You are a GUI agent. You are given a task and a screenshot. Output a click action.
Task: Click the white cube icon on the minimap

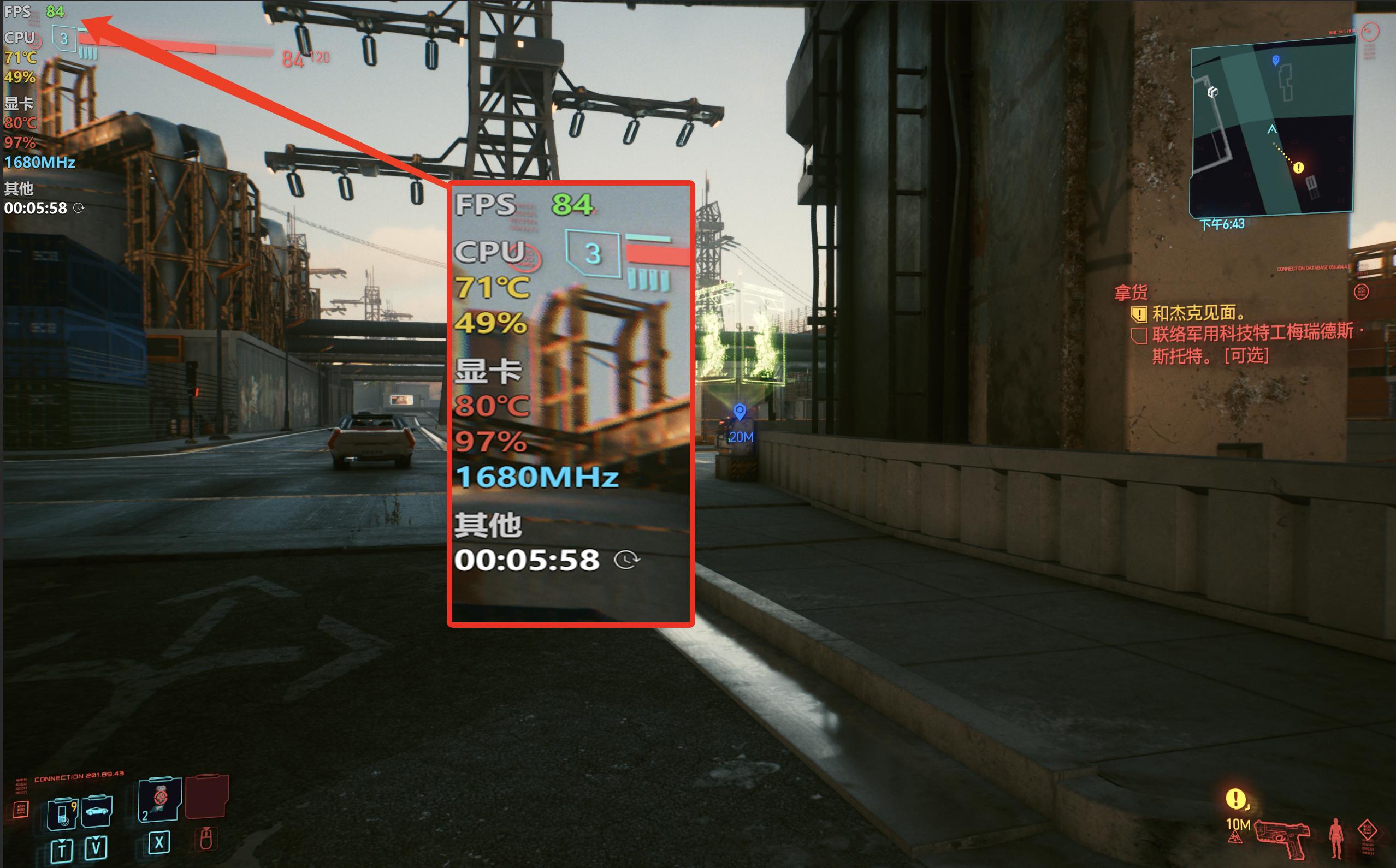coord(1212,92)
